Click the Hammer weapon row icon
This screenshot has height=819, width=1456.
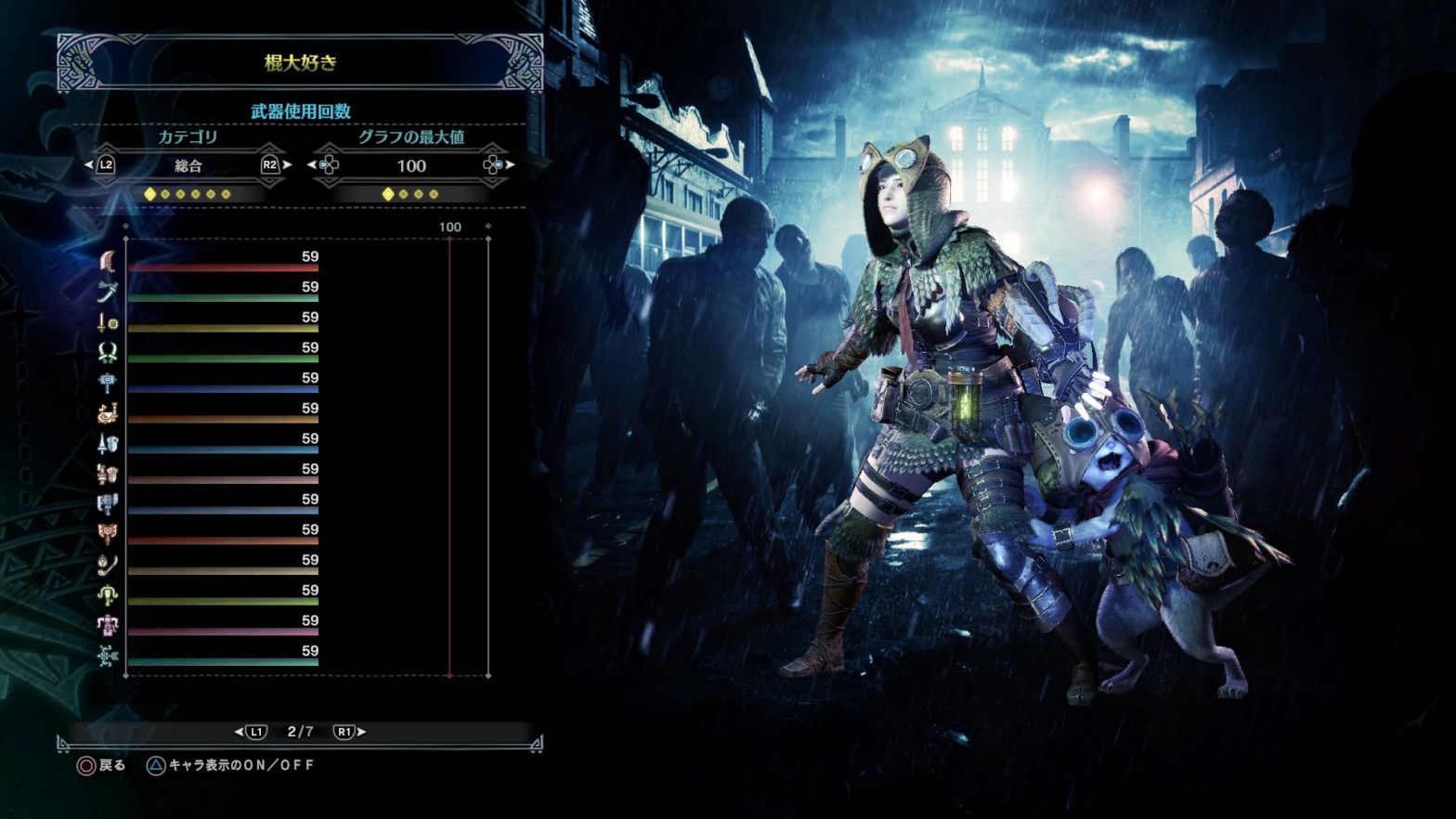point(108,383)
